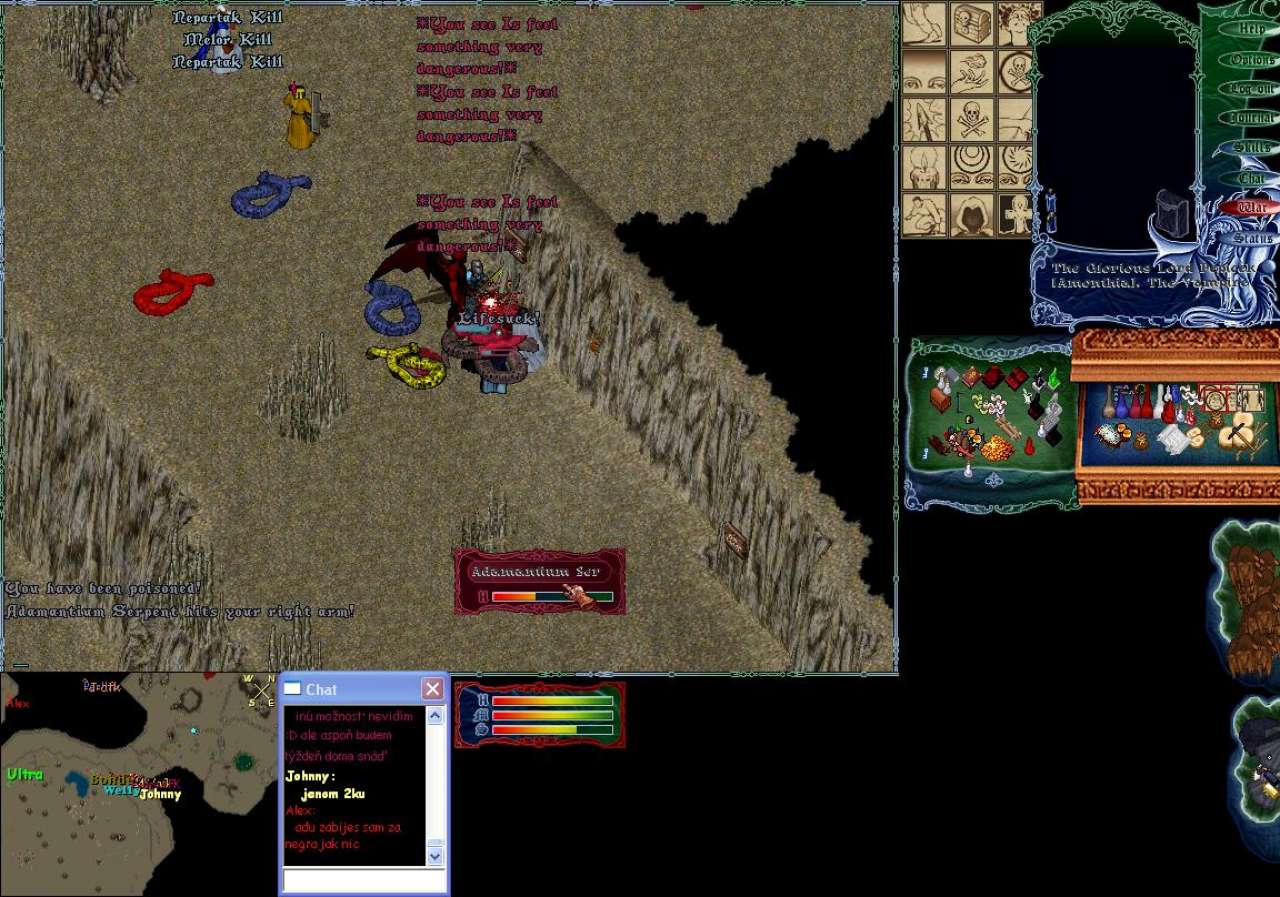Use the skull and crossbones skill icon

click(x=971, y=119)
